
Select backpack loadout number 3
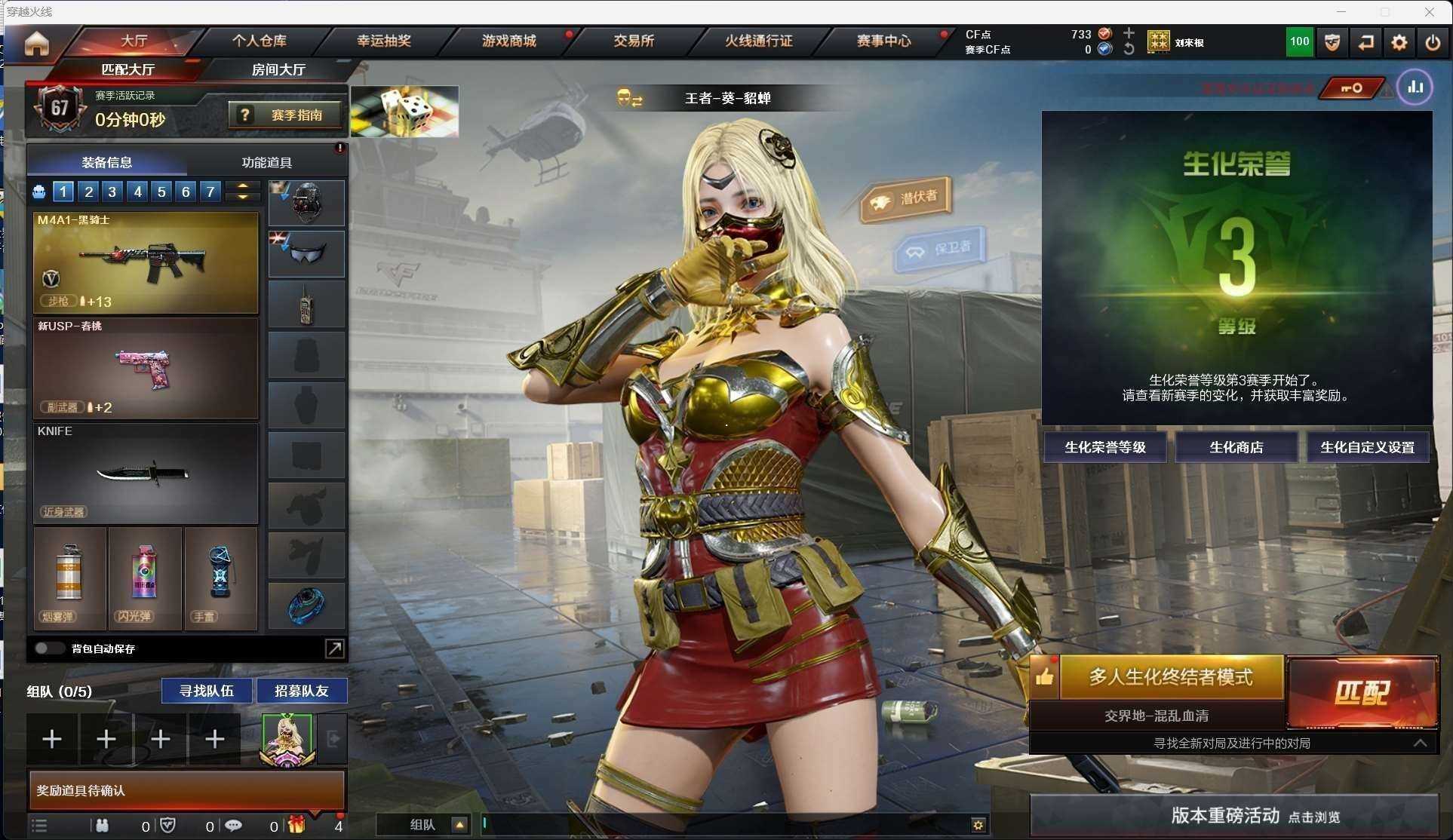112,192
